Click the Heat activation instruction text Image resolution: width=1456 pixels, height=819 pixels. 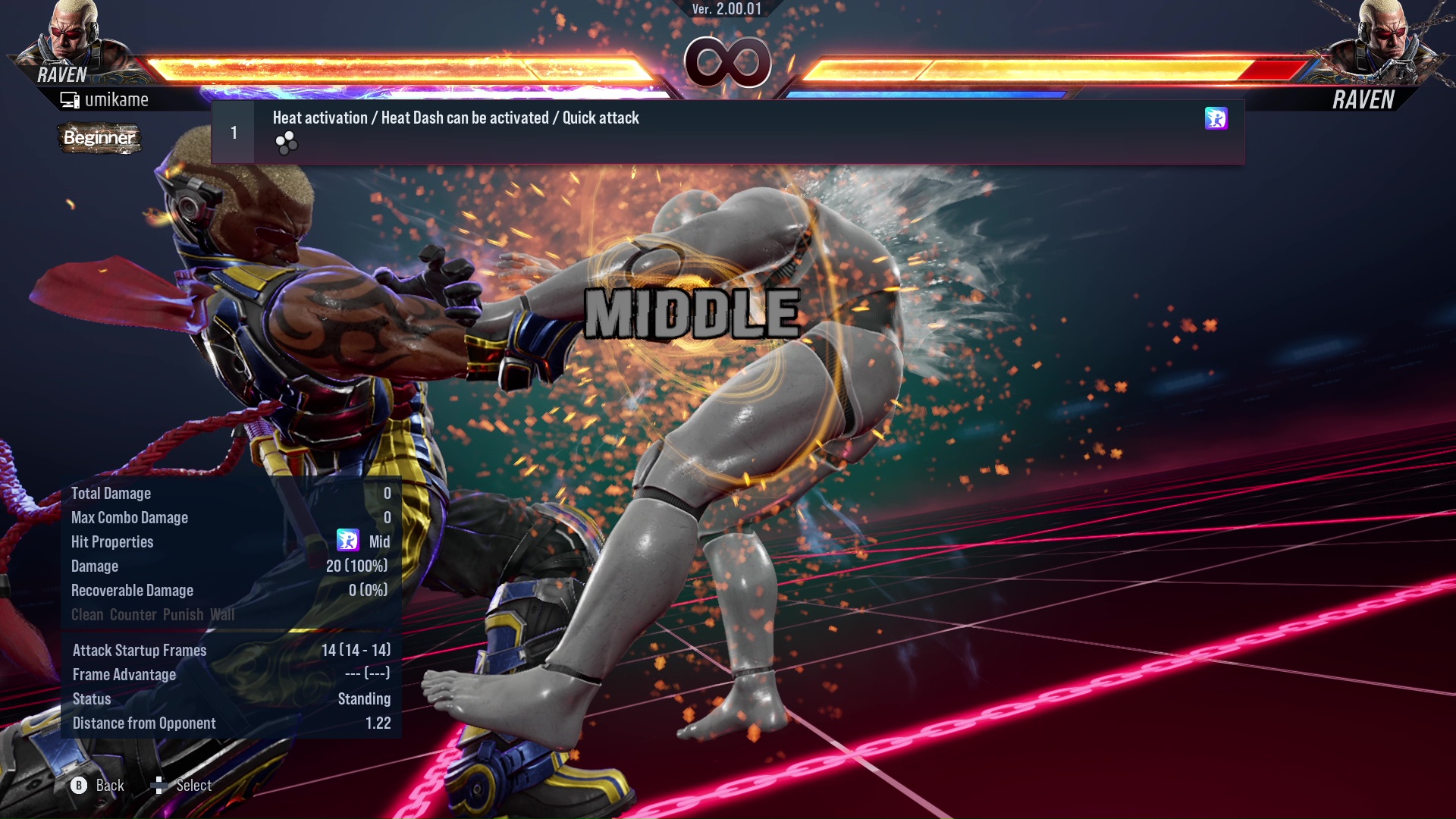(x=455, y=118)
